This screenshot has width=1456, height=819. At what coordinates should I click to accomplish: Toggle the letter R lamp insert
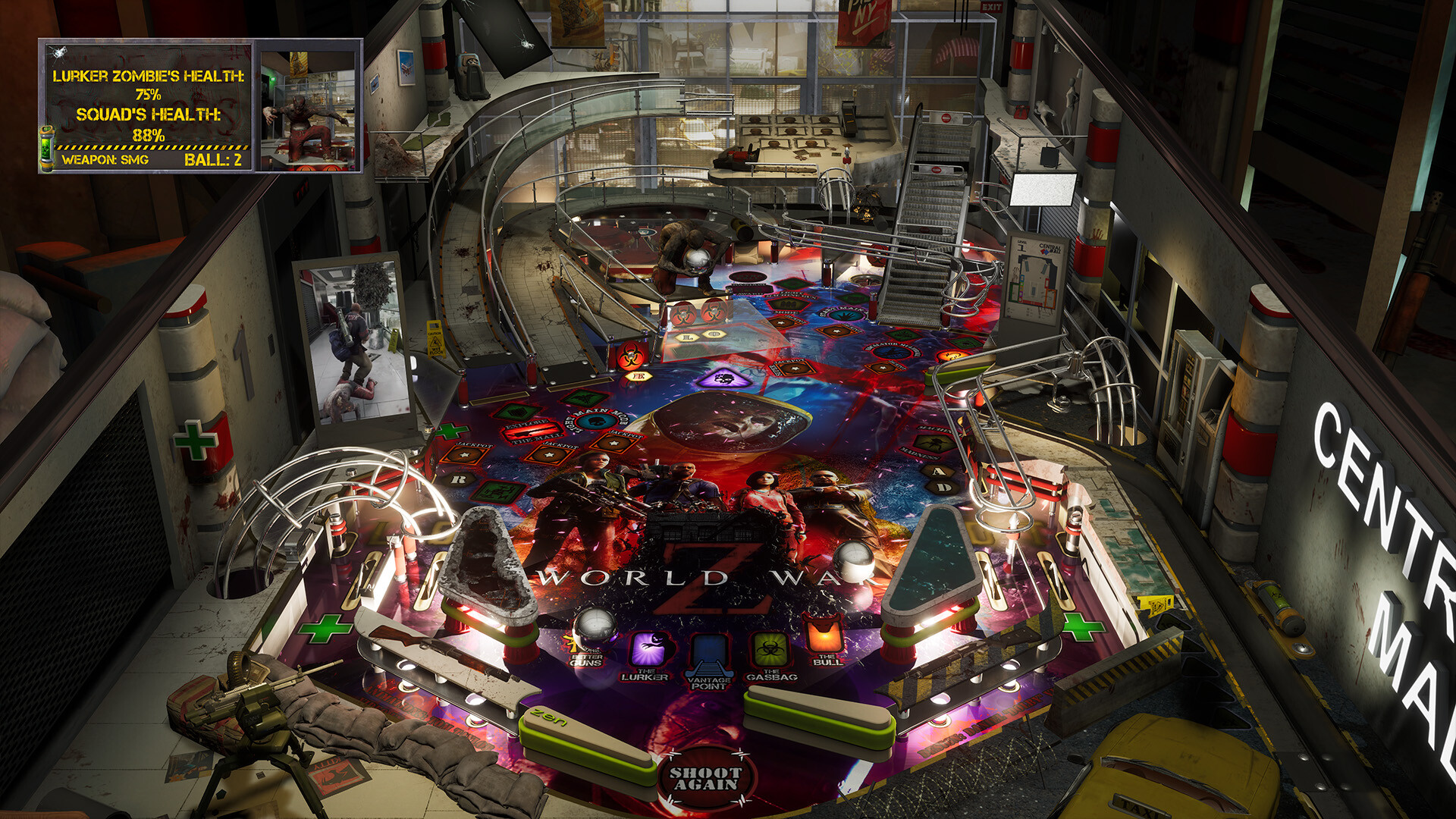point(459,479)
